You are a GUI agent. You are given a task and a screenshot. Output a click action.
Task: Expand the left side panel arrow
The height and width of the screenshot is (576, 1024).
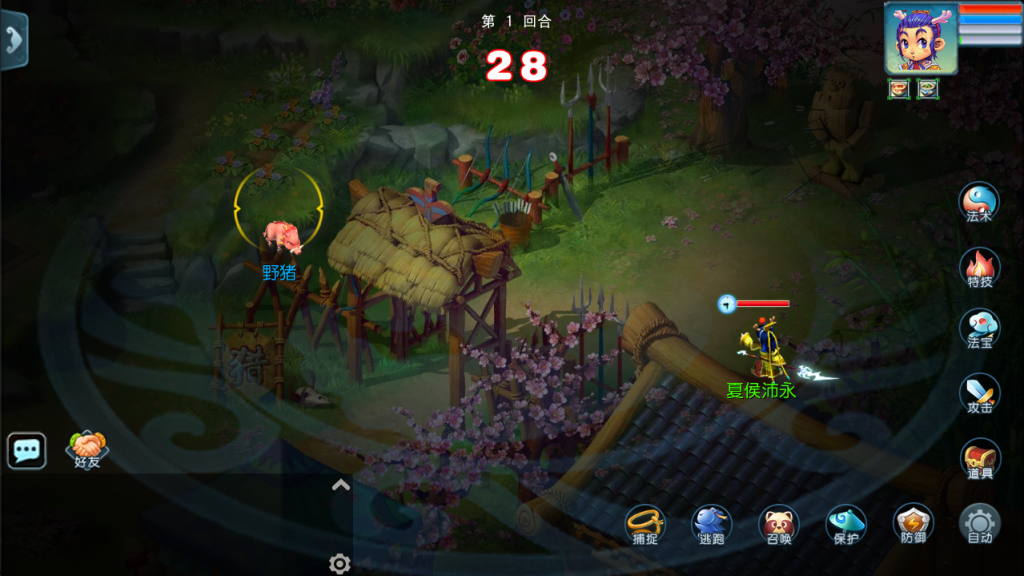(13, 41)
